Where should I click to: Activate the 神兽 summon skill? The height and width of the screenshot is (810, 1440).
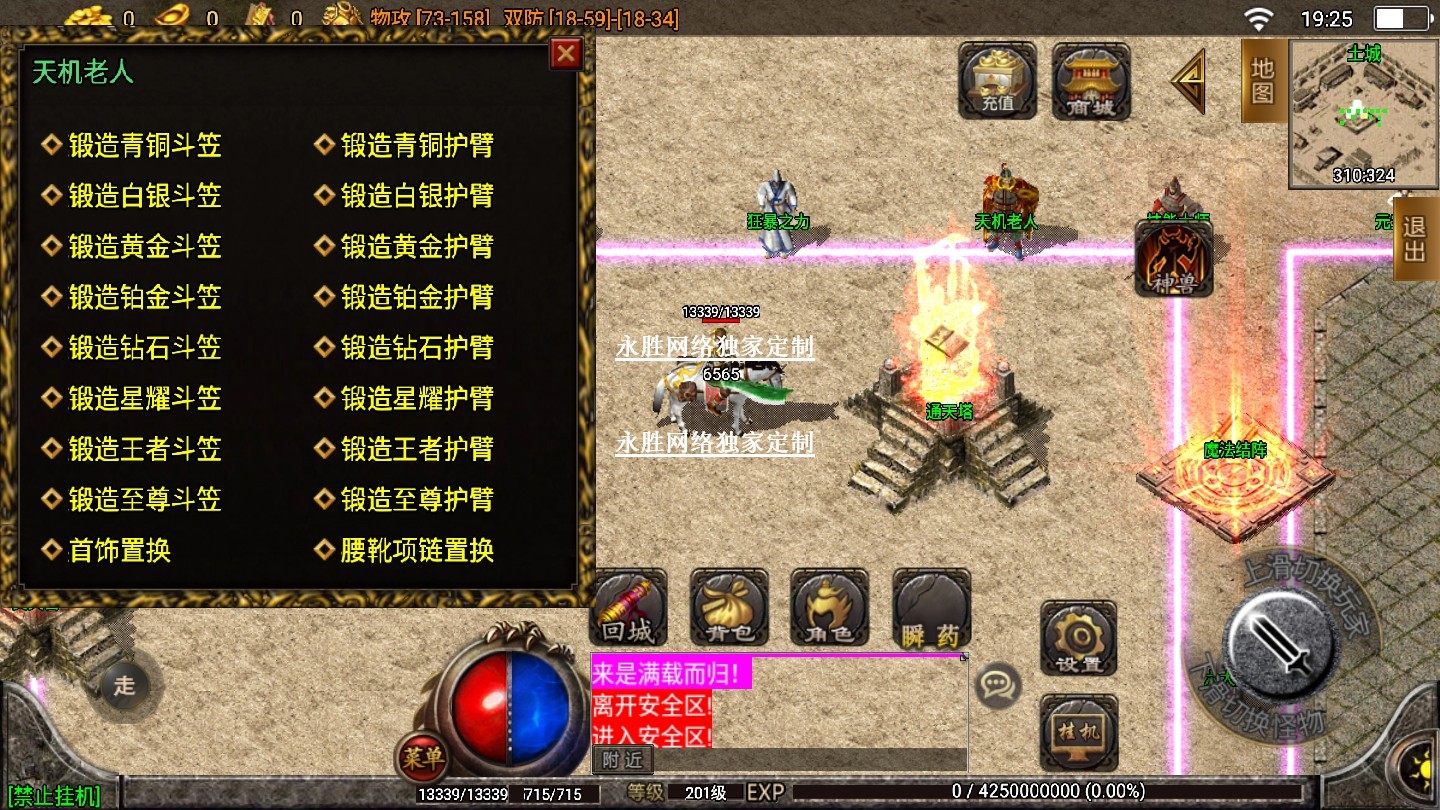point(1173,259)
